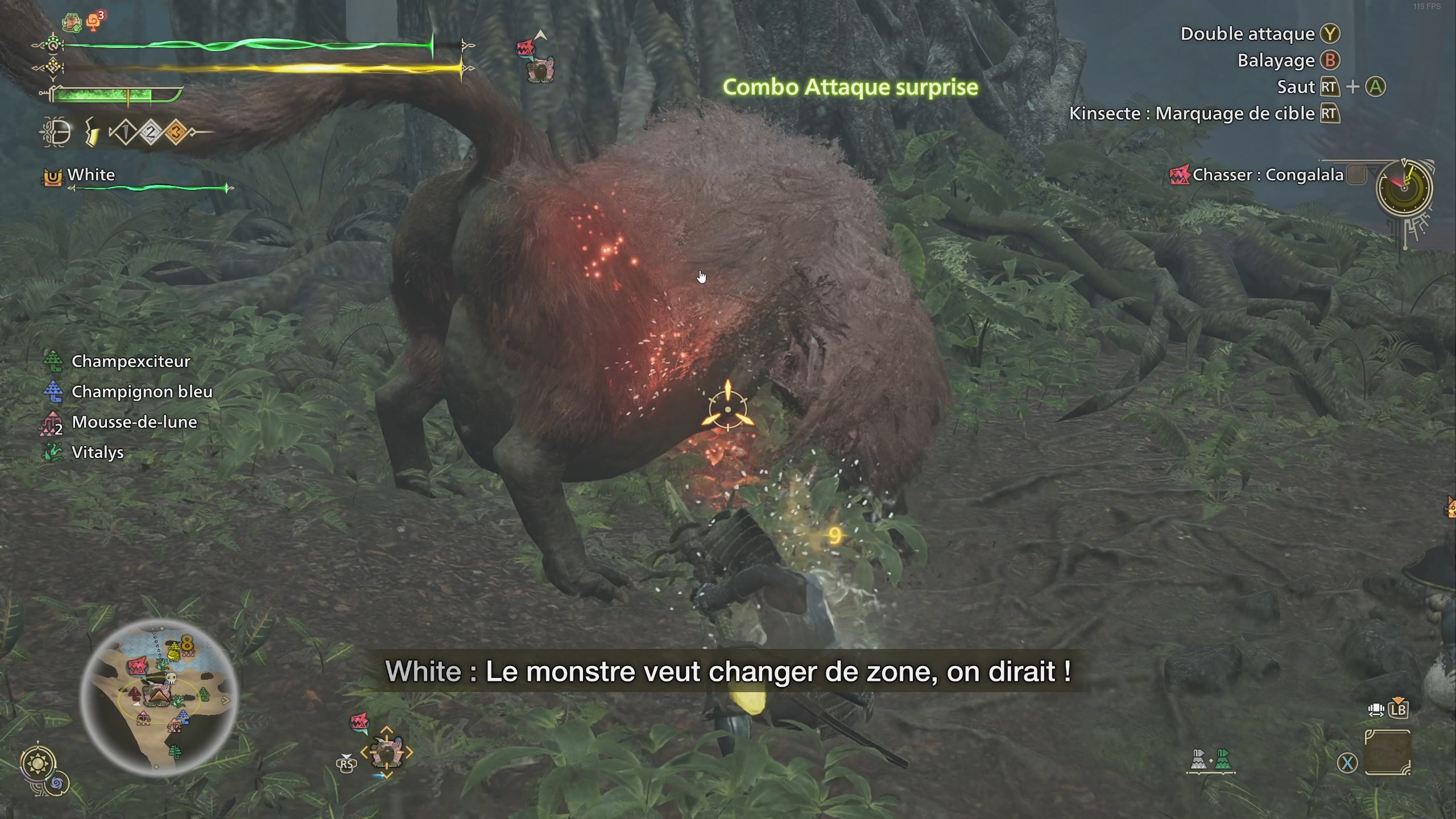Select the Champexciteur item icon

click(x=54, y=361)
